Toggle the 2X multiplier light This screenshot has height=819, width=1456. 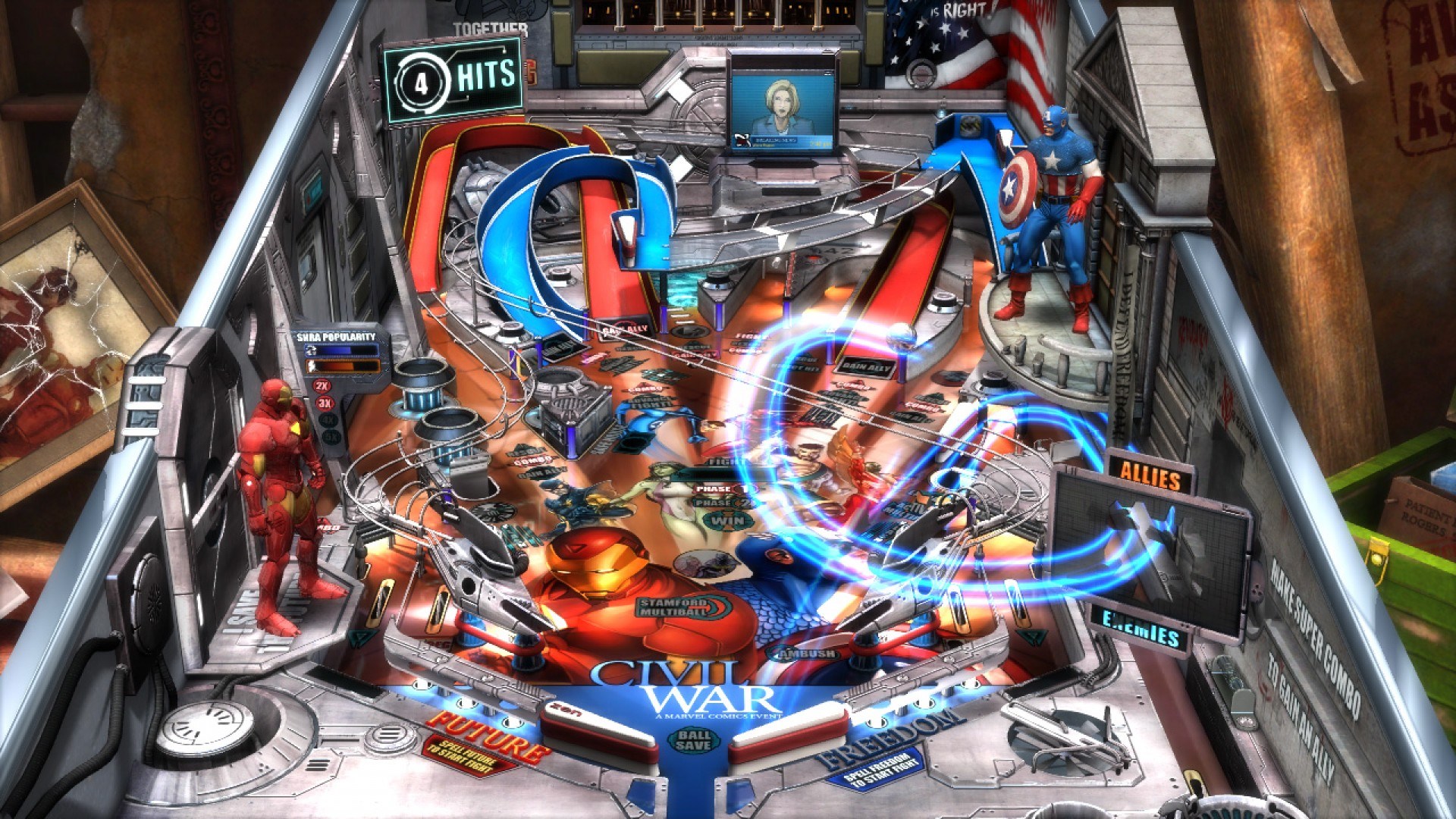click(x=324, y=387)
